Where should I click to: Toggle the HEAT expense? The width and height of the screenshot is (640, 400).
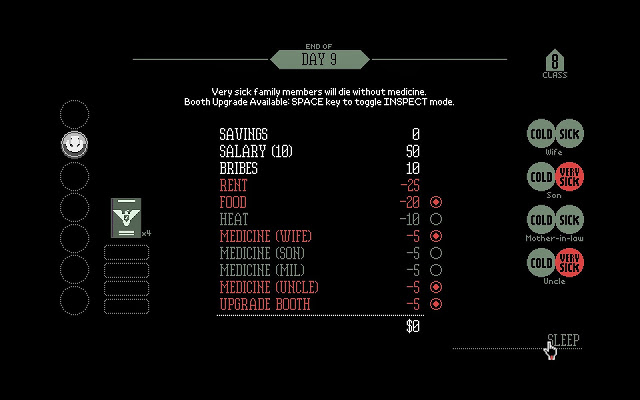(436, 219)
